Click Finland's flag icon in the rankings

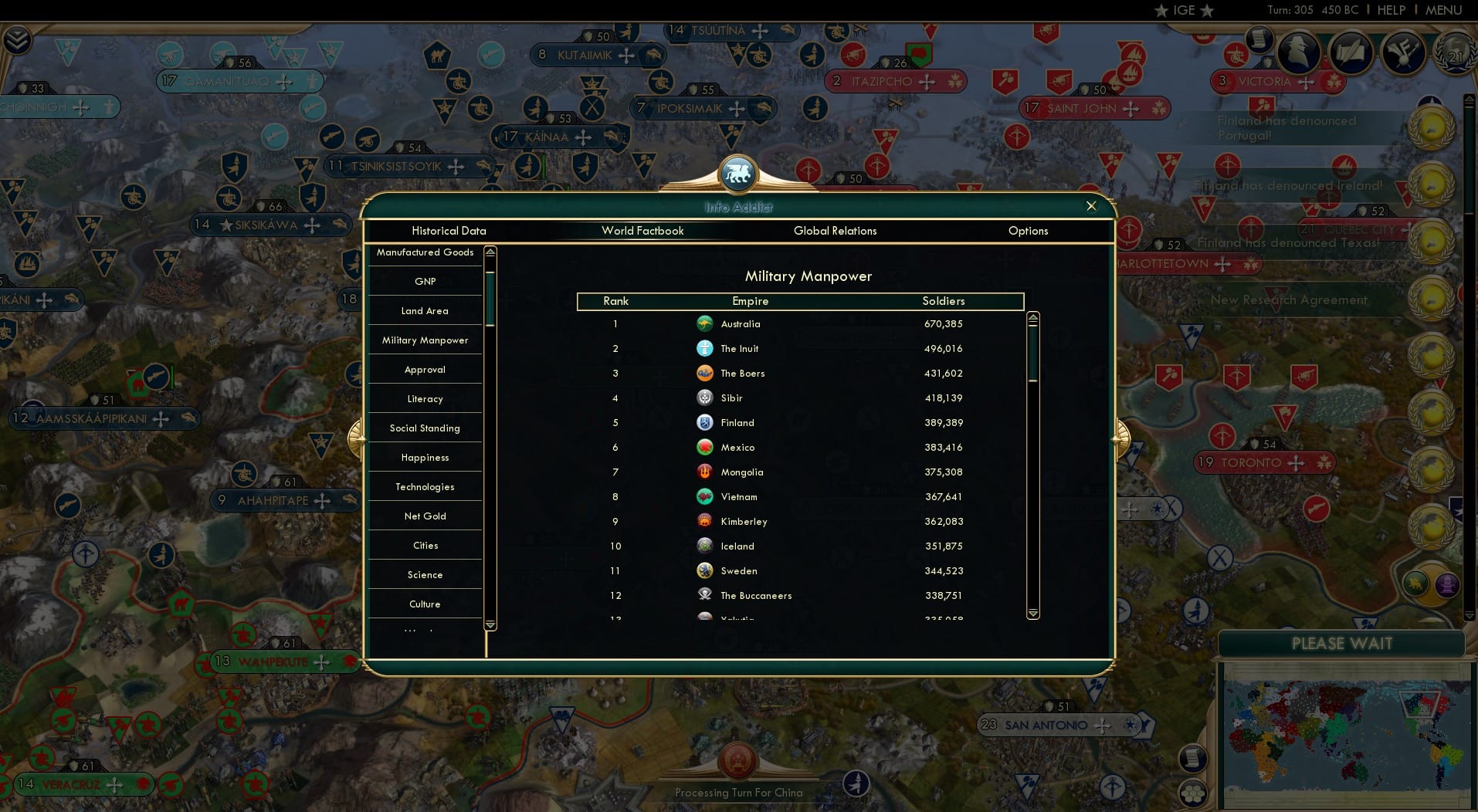705,422
